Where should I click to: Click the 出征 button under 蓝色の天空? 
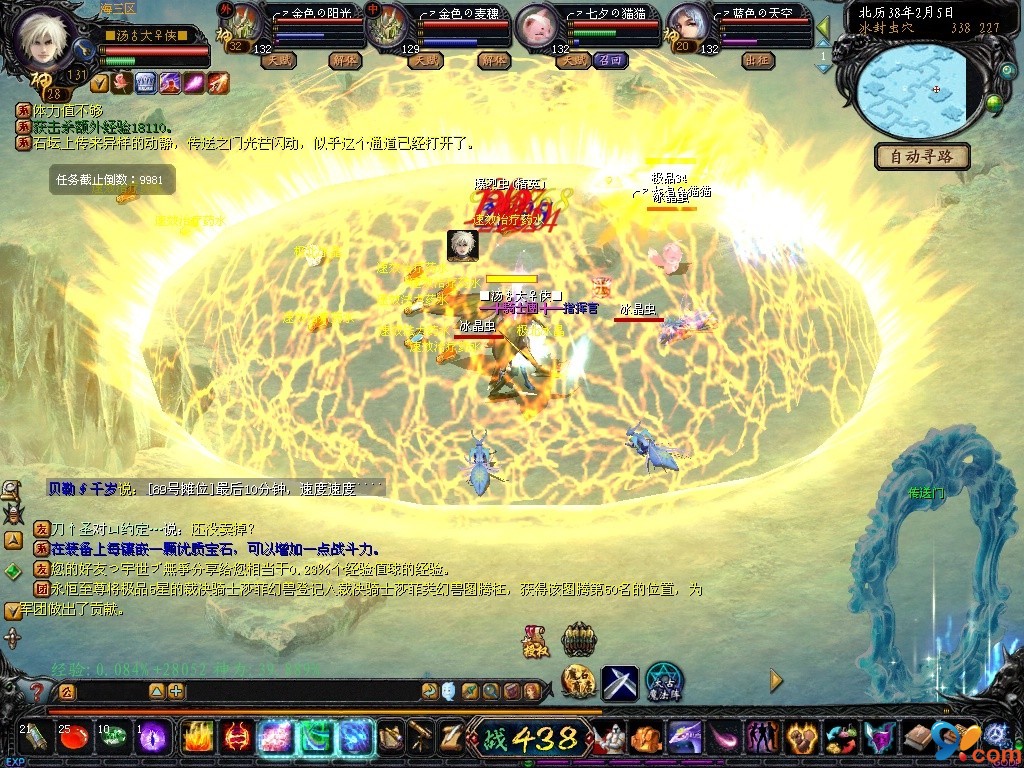coord(757,60)
